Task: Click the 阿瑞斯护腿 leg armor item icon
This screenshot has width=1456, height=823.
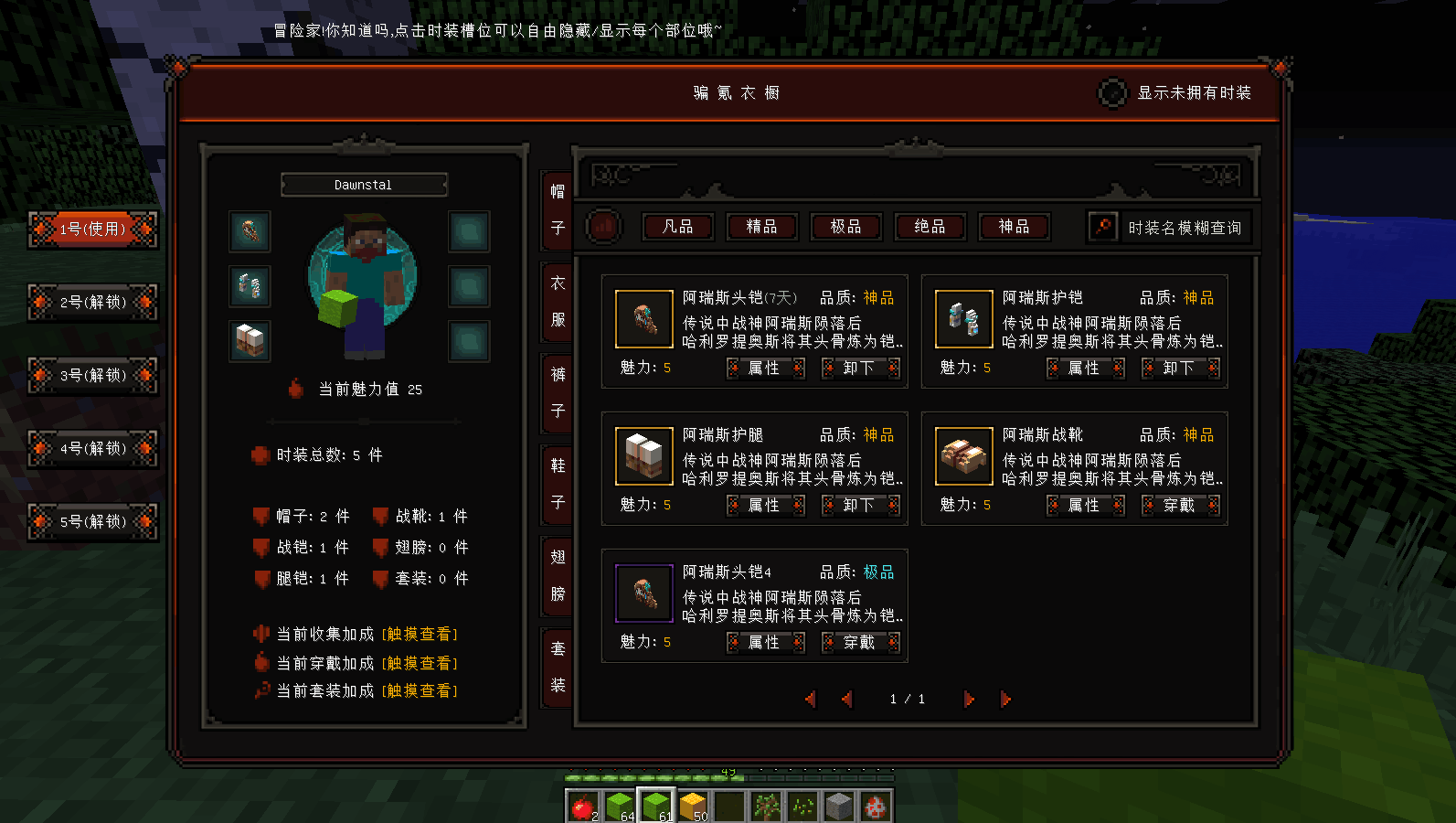Action: [643, 455]
